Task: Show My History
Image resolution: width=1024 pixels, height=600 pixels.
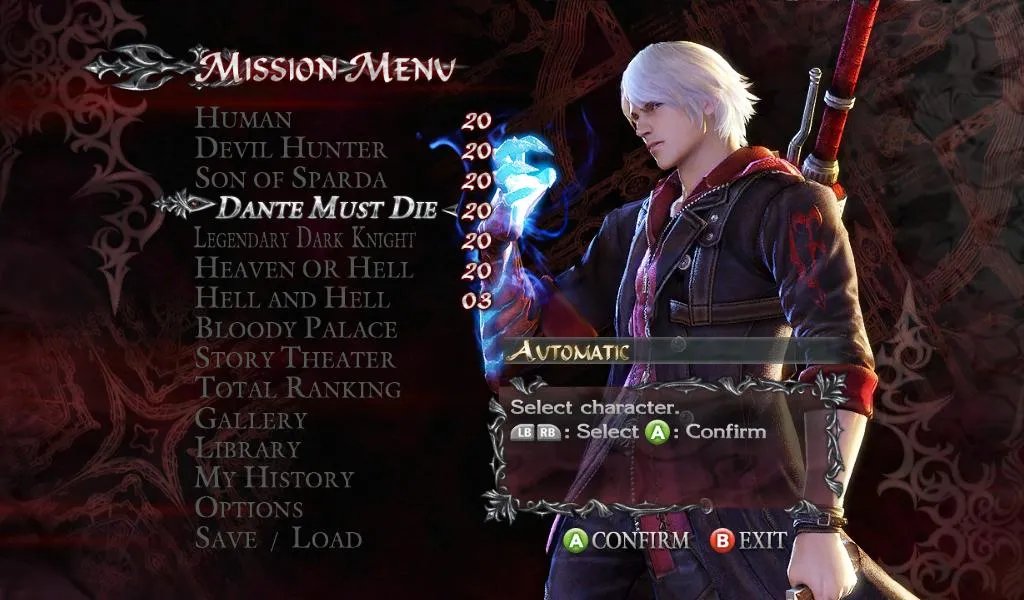Action: [274, 478]
